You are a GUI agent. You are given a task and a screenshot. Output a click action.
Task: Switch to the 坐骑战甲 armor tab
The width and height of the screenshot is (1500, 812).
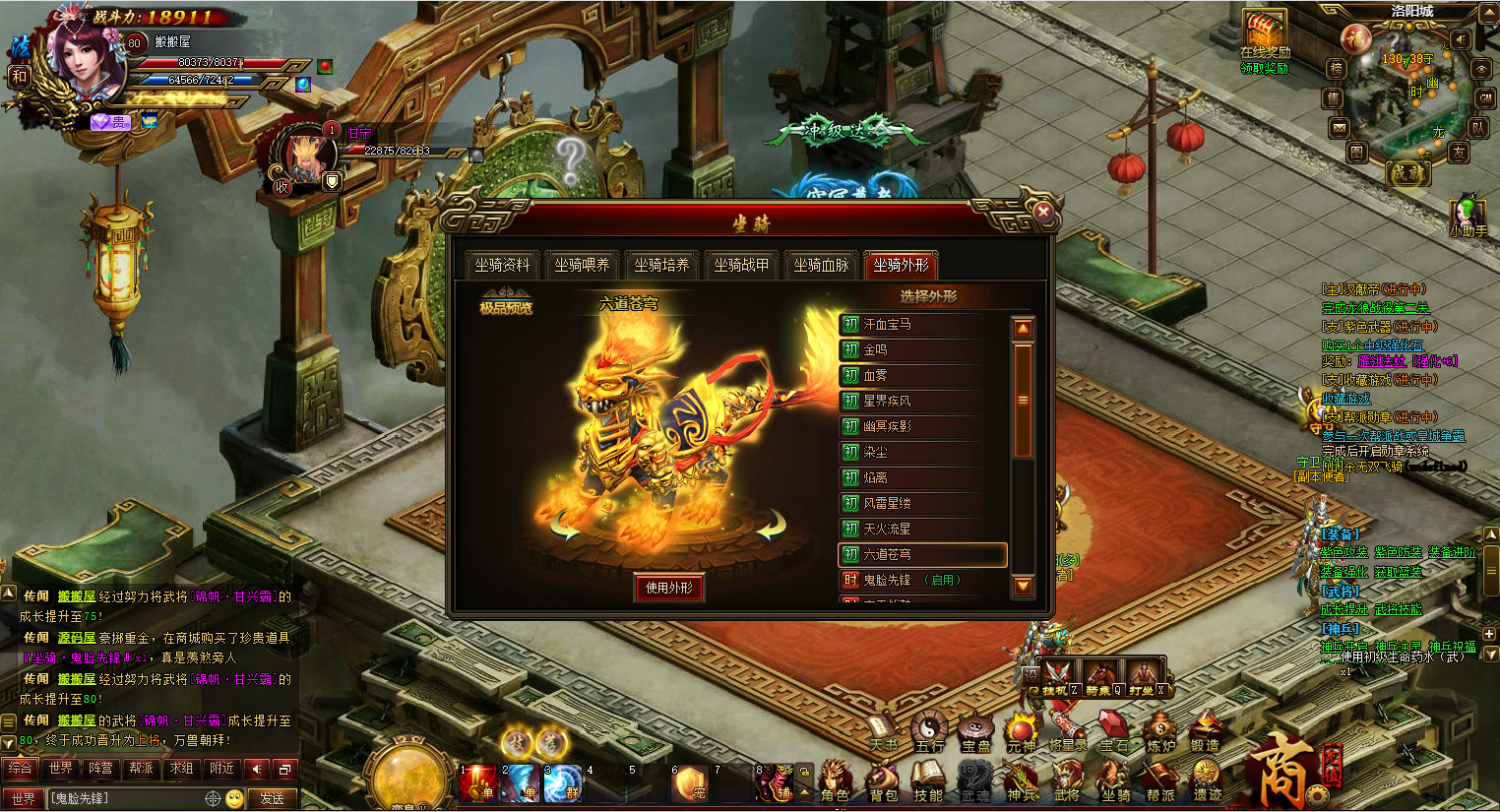point(741,265)
